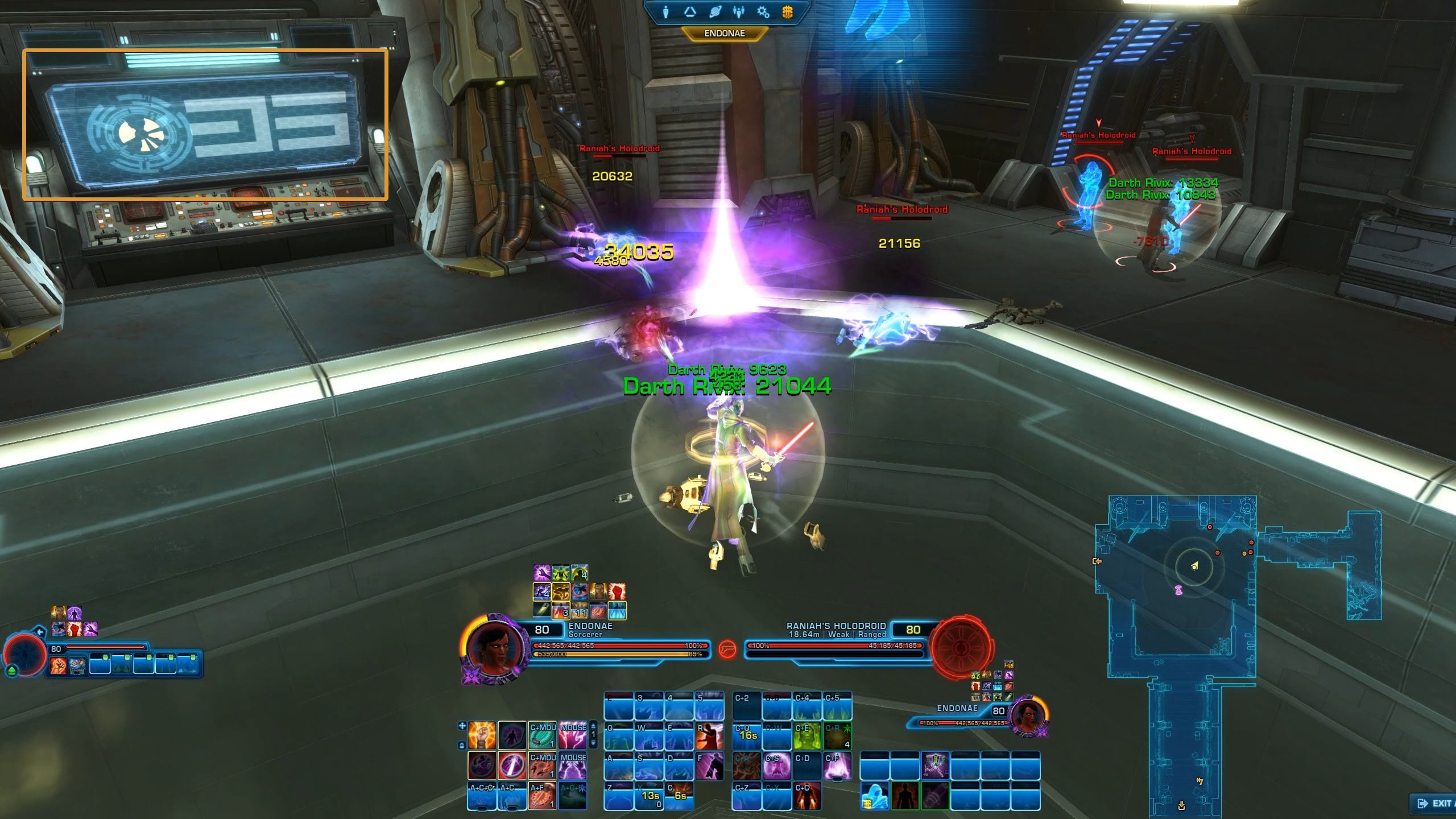Screen dimensions: 1456x819
Task: Expand companion bar with green arrow button
Action: coord(12,671)
